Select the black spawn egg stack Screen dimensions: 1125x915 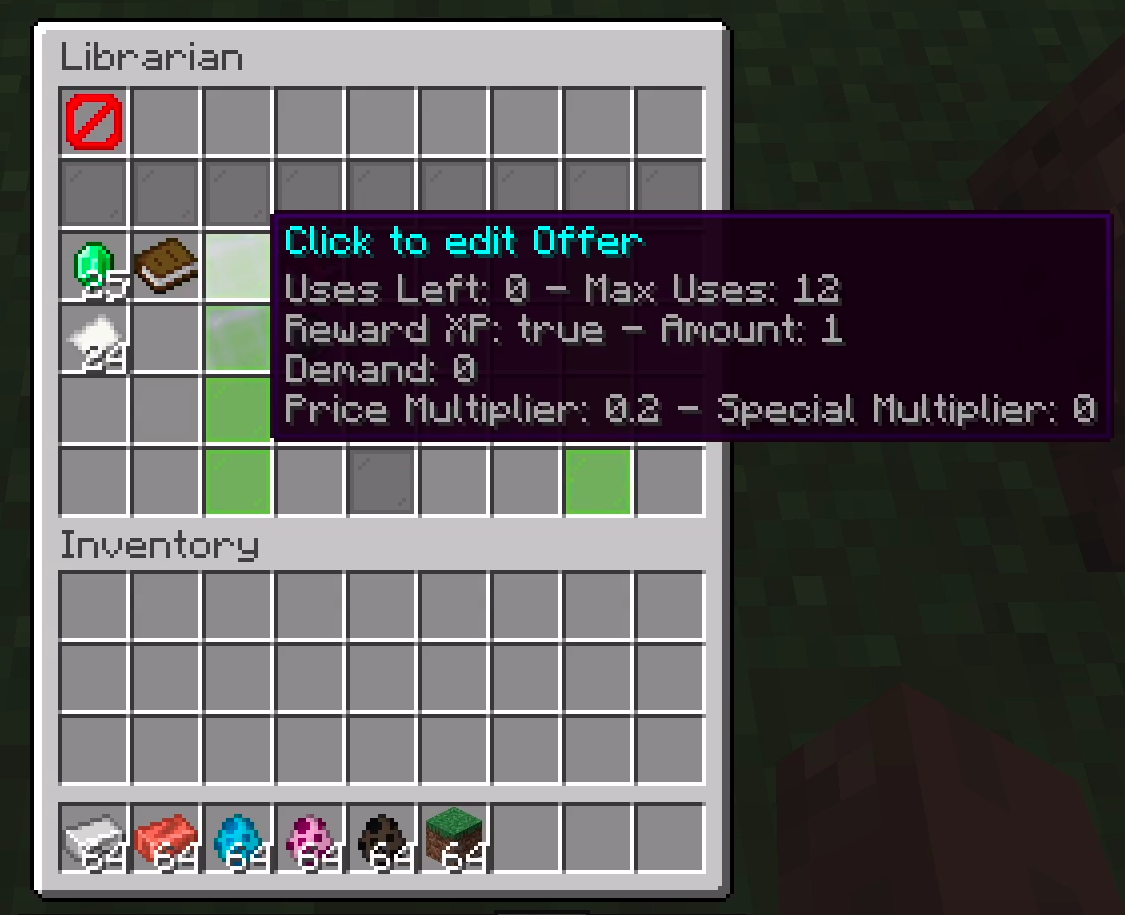coord(382,837)
